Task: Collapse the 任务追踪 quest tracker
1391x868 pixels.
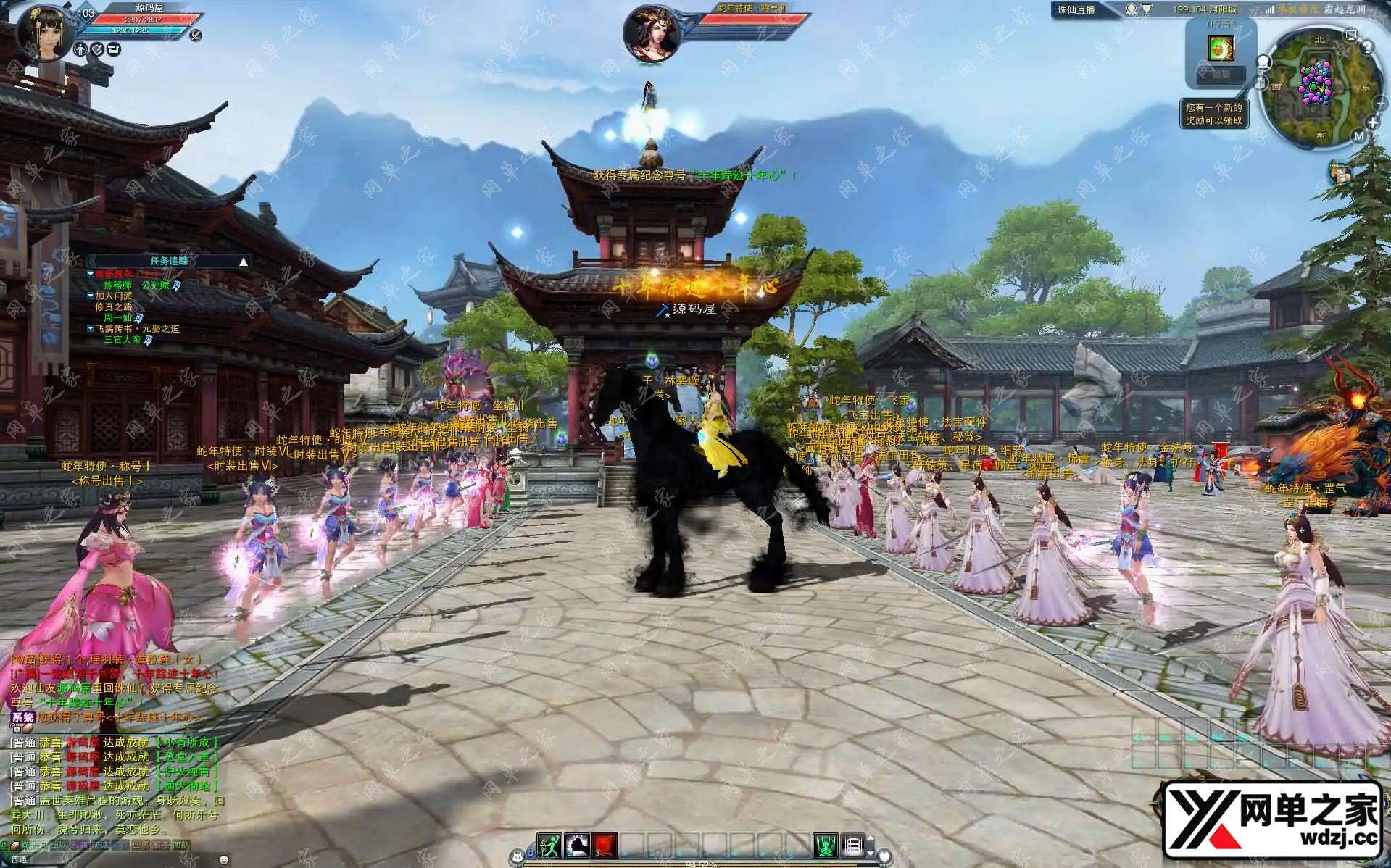Action: point(244,262)
